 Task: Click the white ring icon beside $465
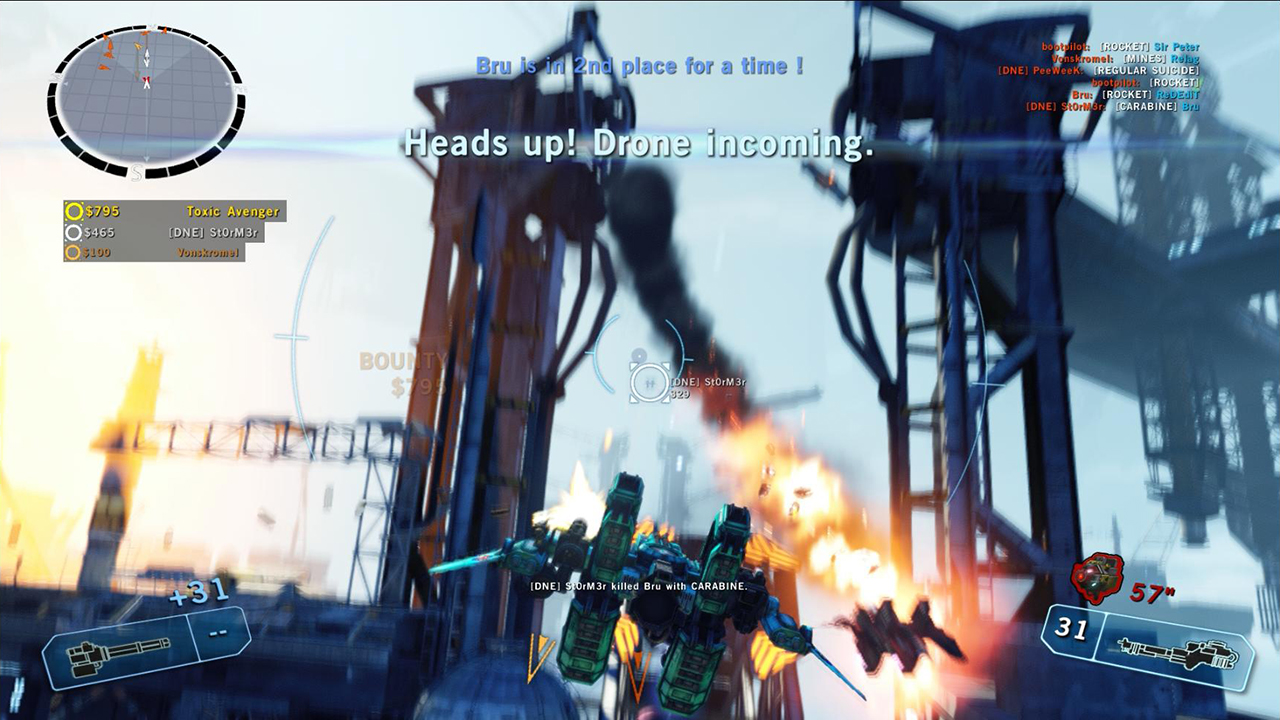tap(73, 232)
